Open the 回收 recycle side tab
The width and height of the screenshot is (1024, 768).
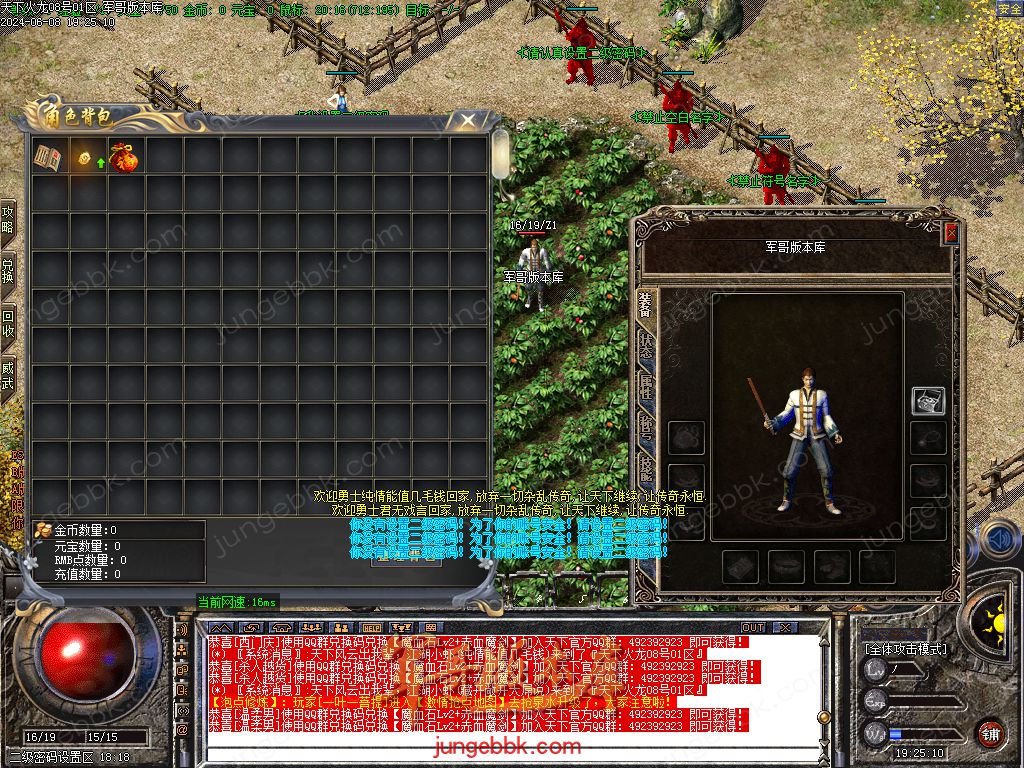coord(8,323)
